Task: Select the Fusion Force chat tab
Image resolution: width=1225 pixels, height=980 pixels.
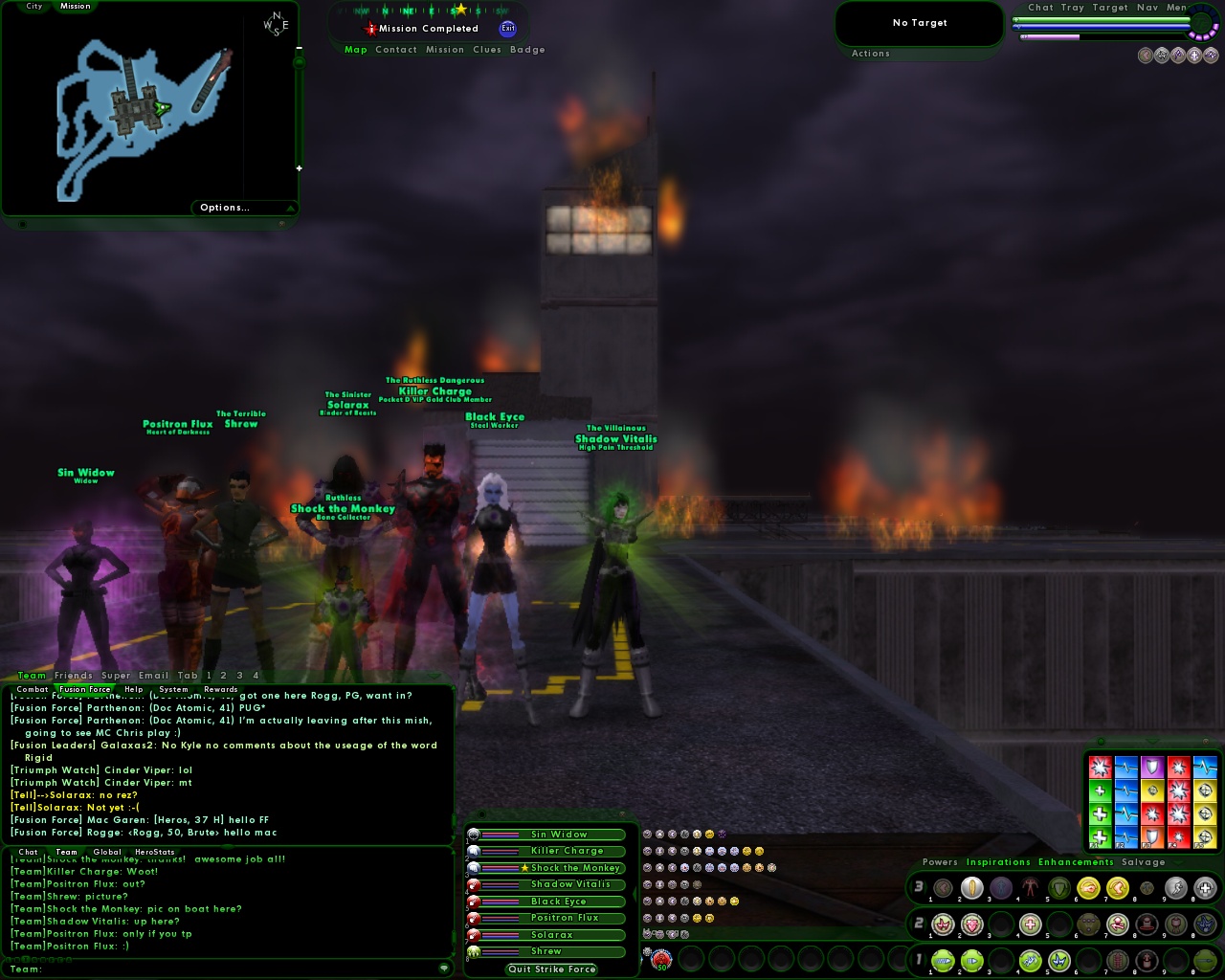Action: click(x=83, y=689)
